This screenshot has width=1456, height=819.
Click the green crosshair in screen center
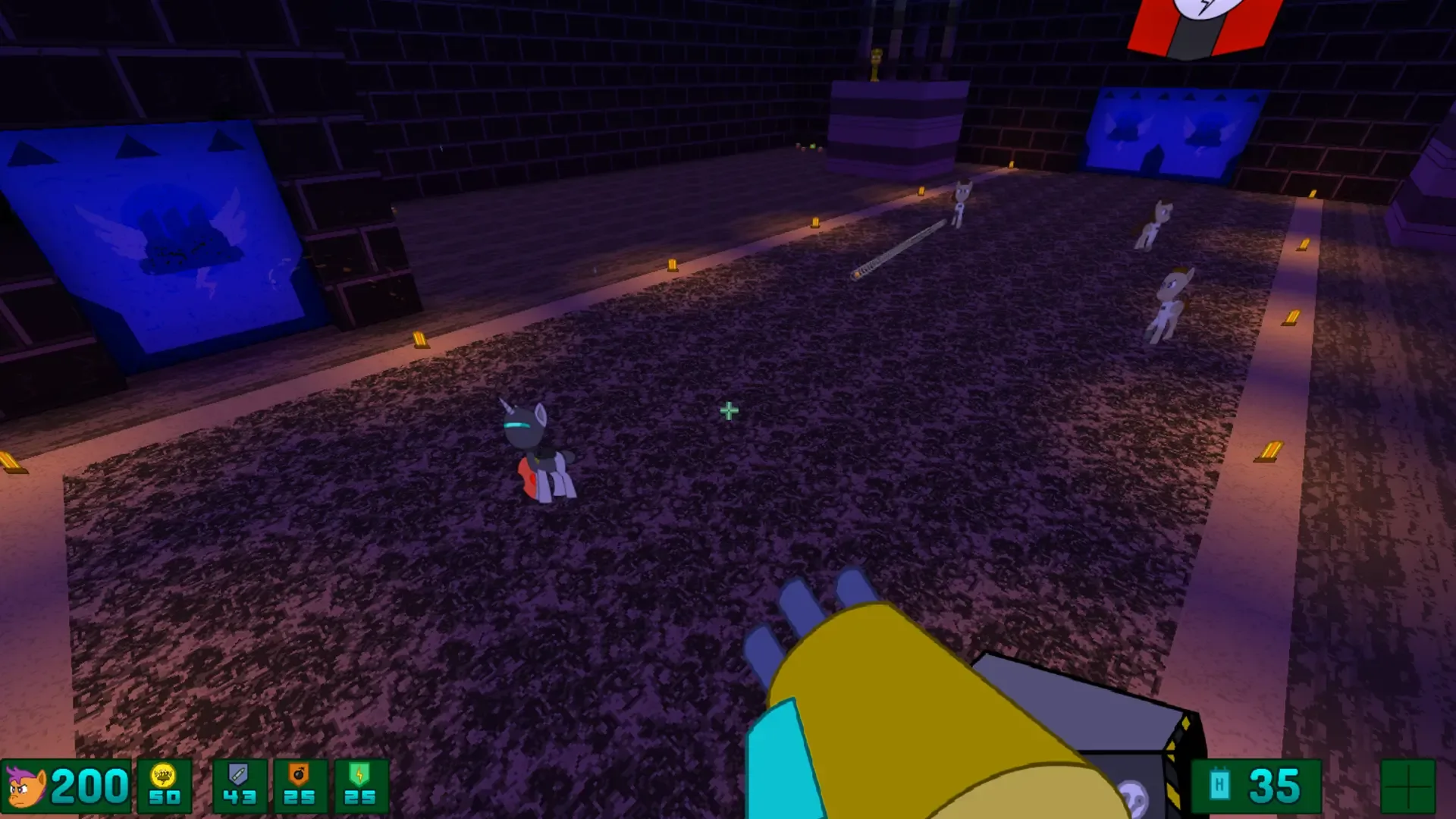pyautogui.click(x=728, y=410)
